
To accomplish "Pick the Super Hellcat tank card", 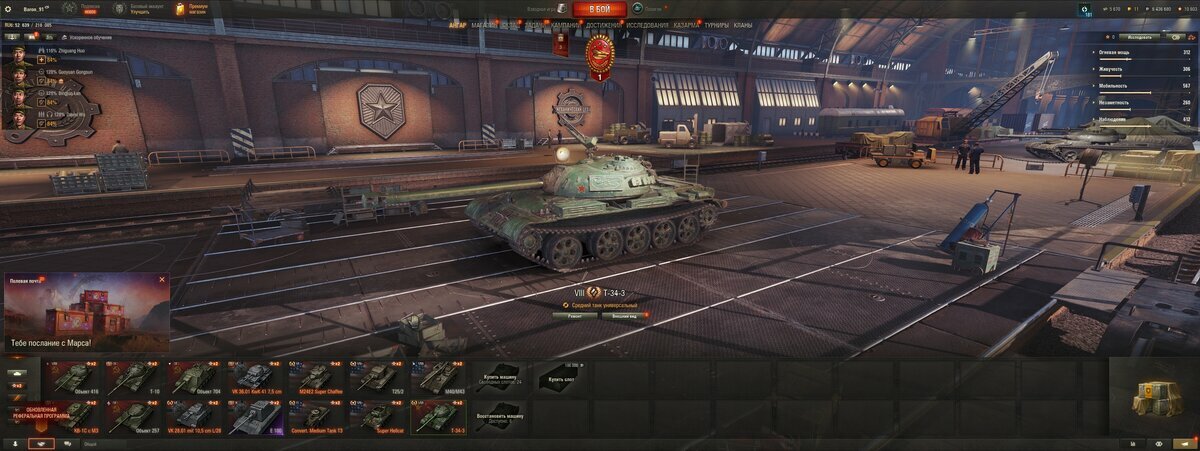I will point(377,417).
